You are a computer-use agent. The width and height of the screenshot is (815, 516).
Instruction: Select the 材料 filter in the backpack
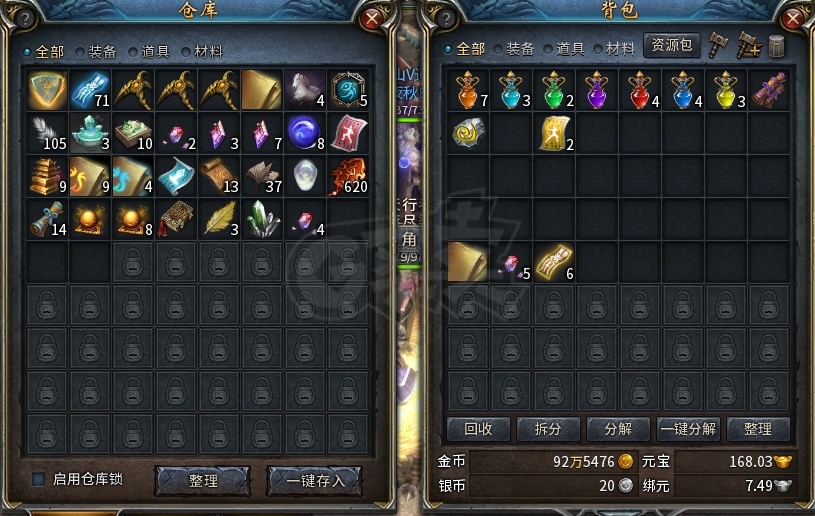(x=614, y=48)
